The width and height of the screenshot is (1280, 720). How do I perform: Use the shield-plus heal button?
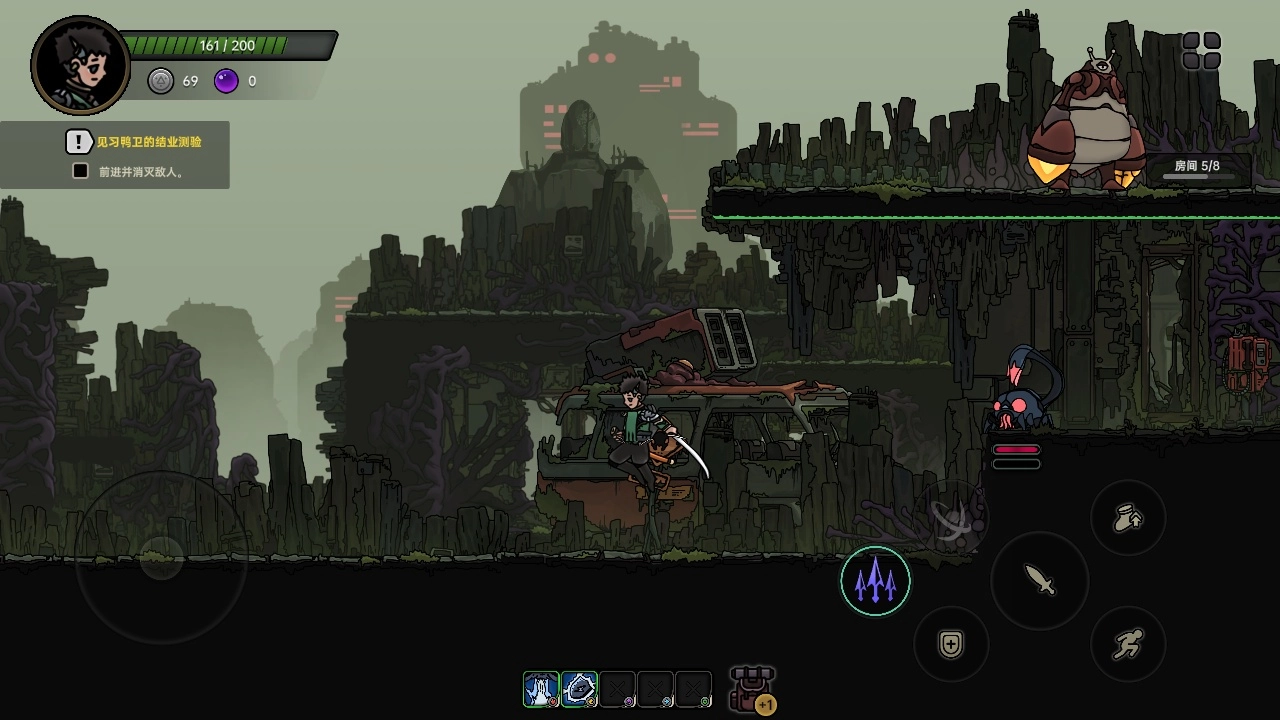(x=951, y=645)
